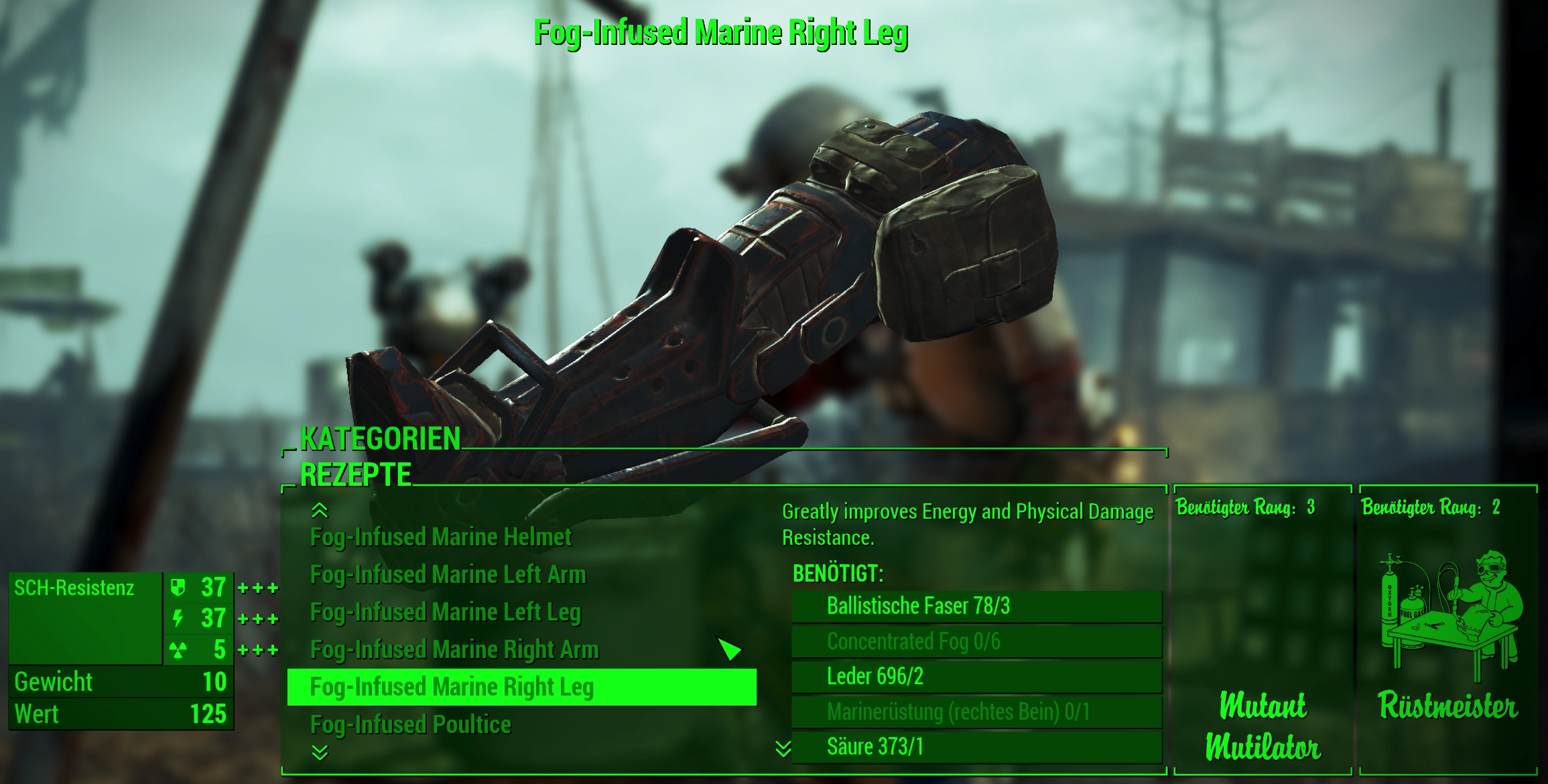Click the Säure 373/1 component row
The image size is (1548, 784).
coord(976,747)
